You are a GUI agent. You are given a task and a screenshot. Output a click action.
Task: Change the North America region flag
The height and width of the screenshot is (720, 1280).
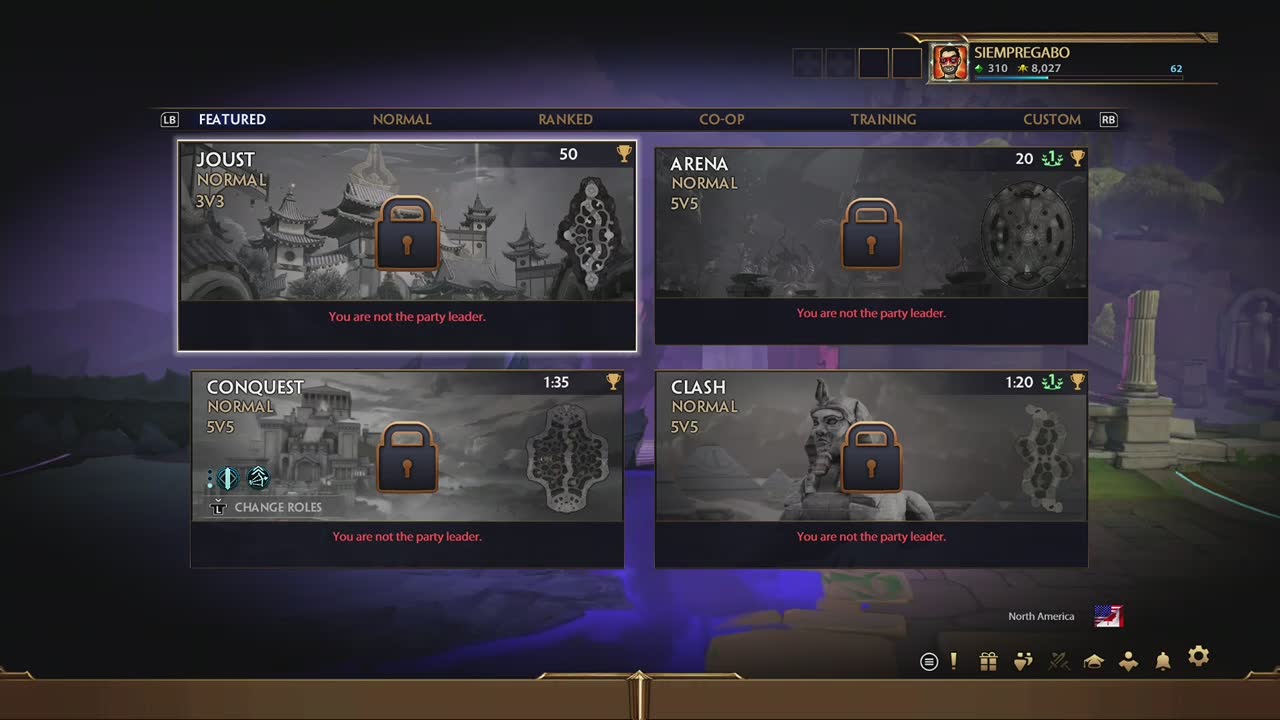tap(1108, 616)
